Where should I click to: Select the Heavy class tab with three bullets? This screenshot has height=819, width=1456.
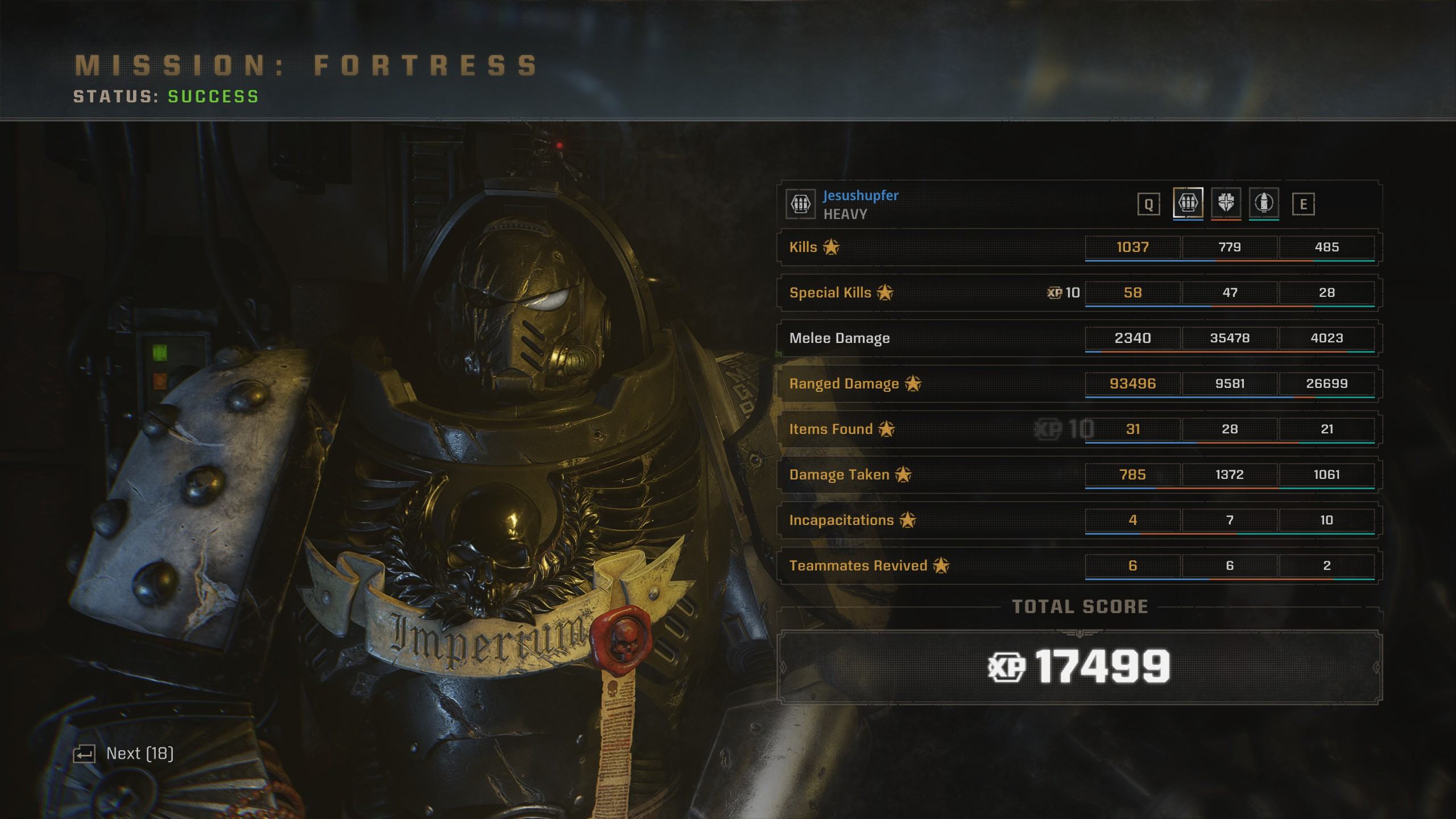(x=1188, y=202)
